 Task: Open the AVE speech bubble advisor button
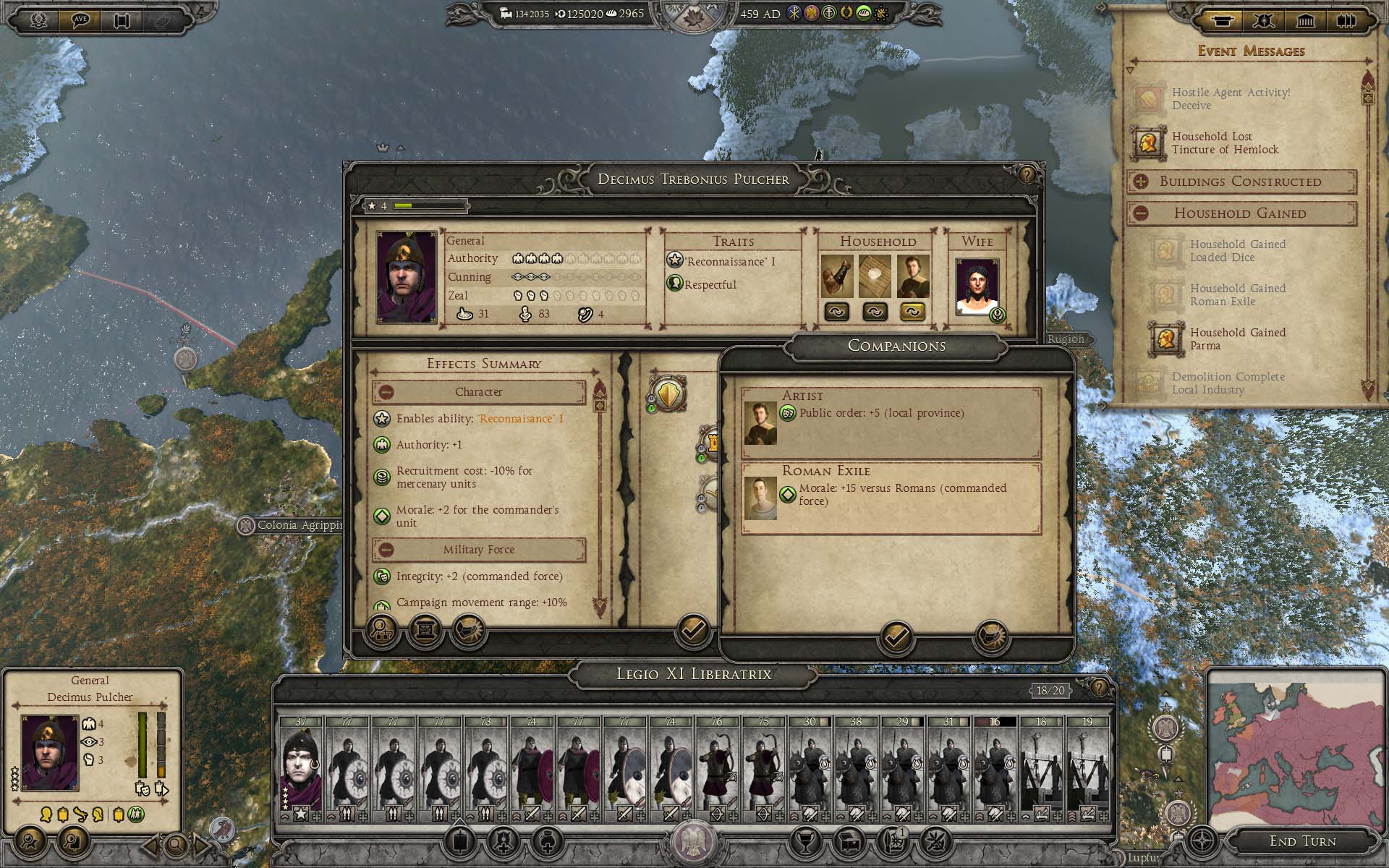coord(80,20)
